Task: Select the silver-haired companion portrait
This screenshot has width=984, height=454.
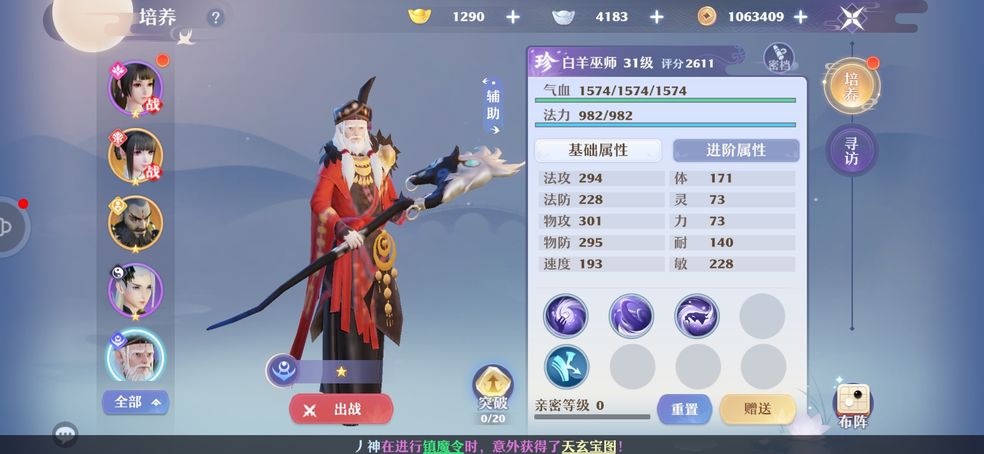Action: [135, 289]
